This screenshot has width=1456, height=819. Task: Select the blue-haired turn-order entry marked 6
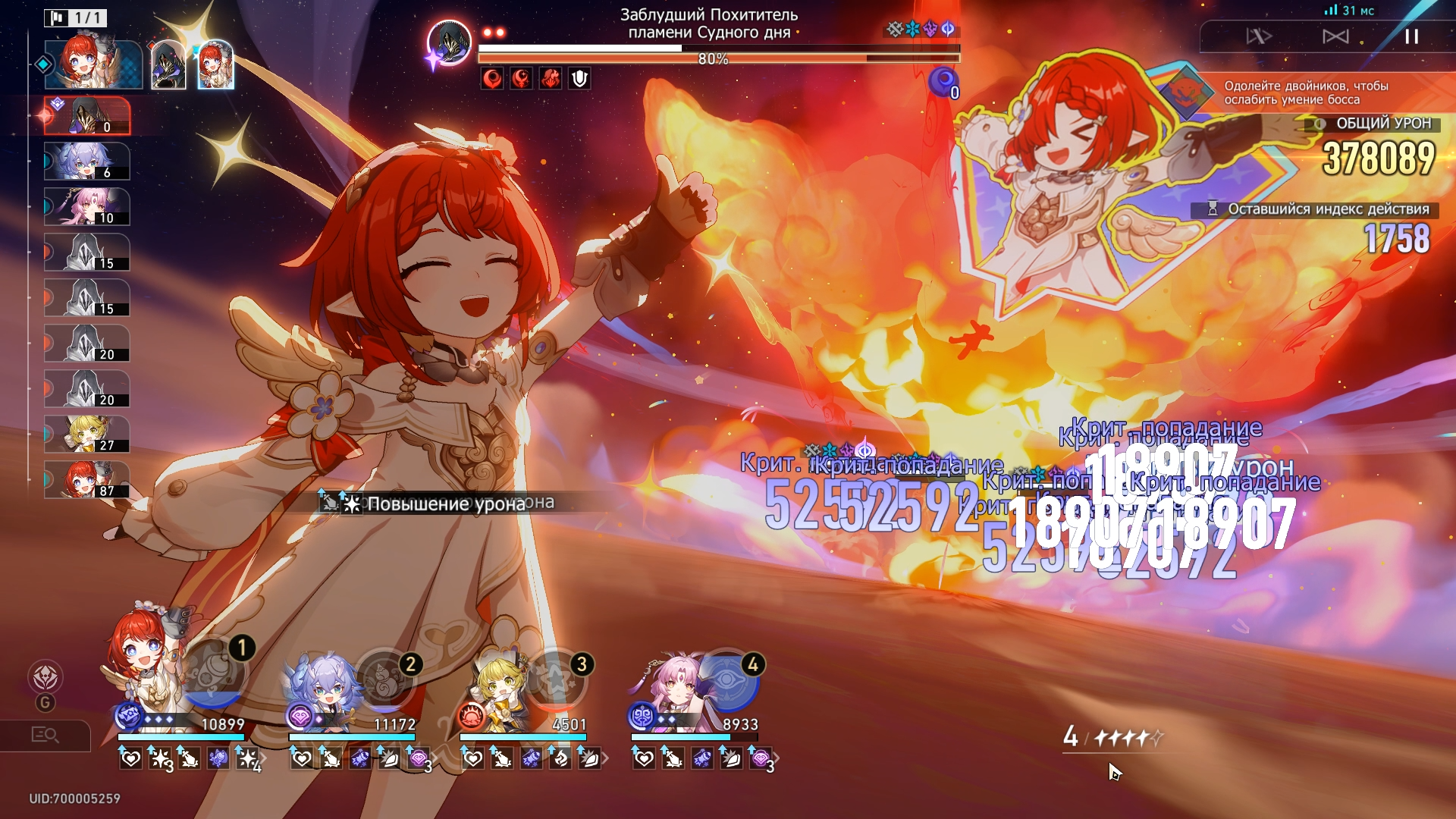(87, 162)
